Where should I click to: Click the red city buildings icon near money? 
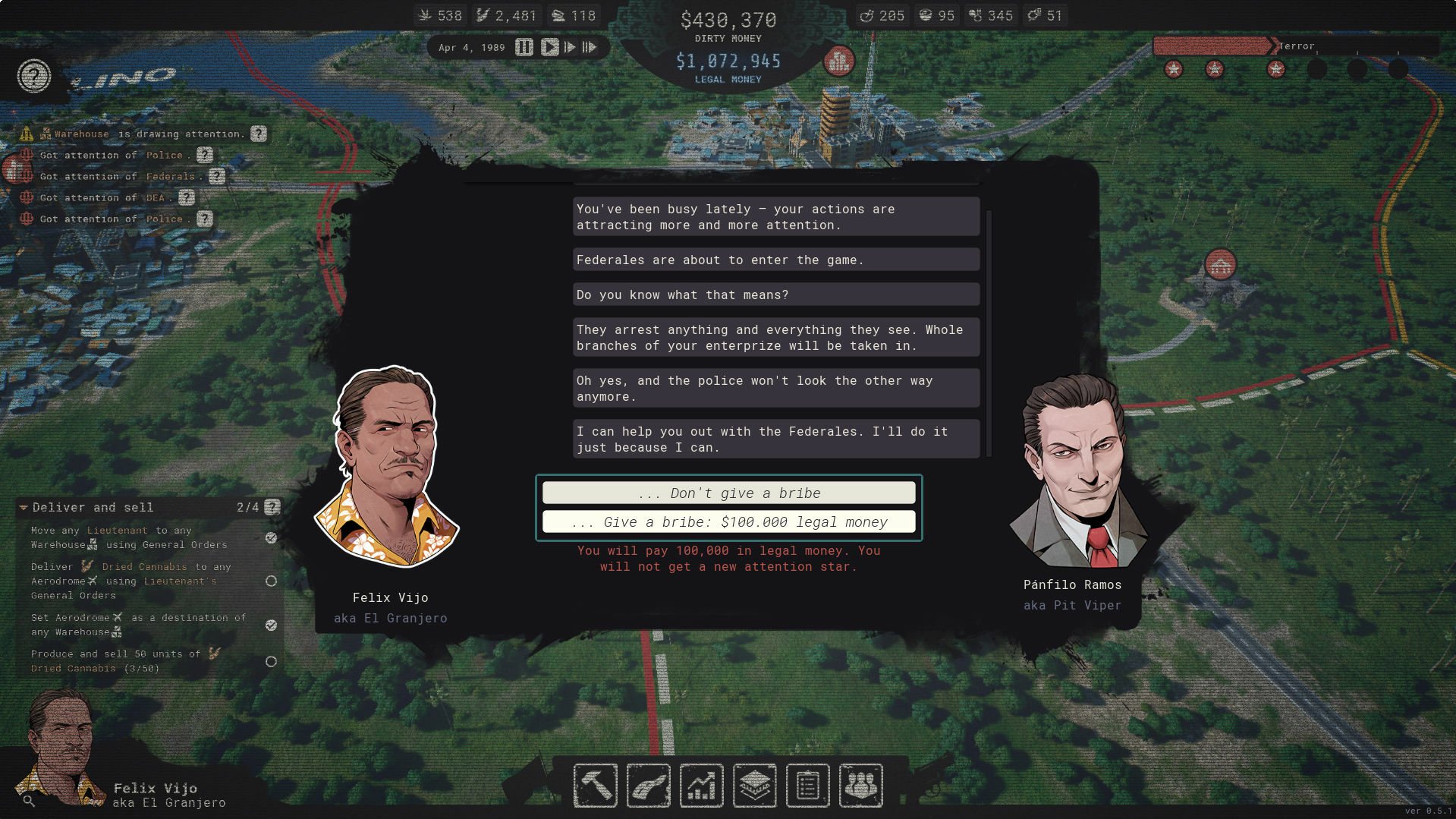pyautogui.click(x=839, y=61)
